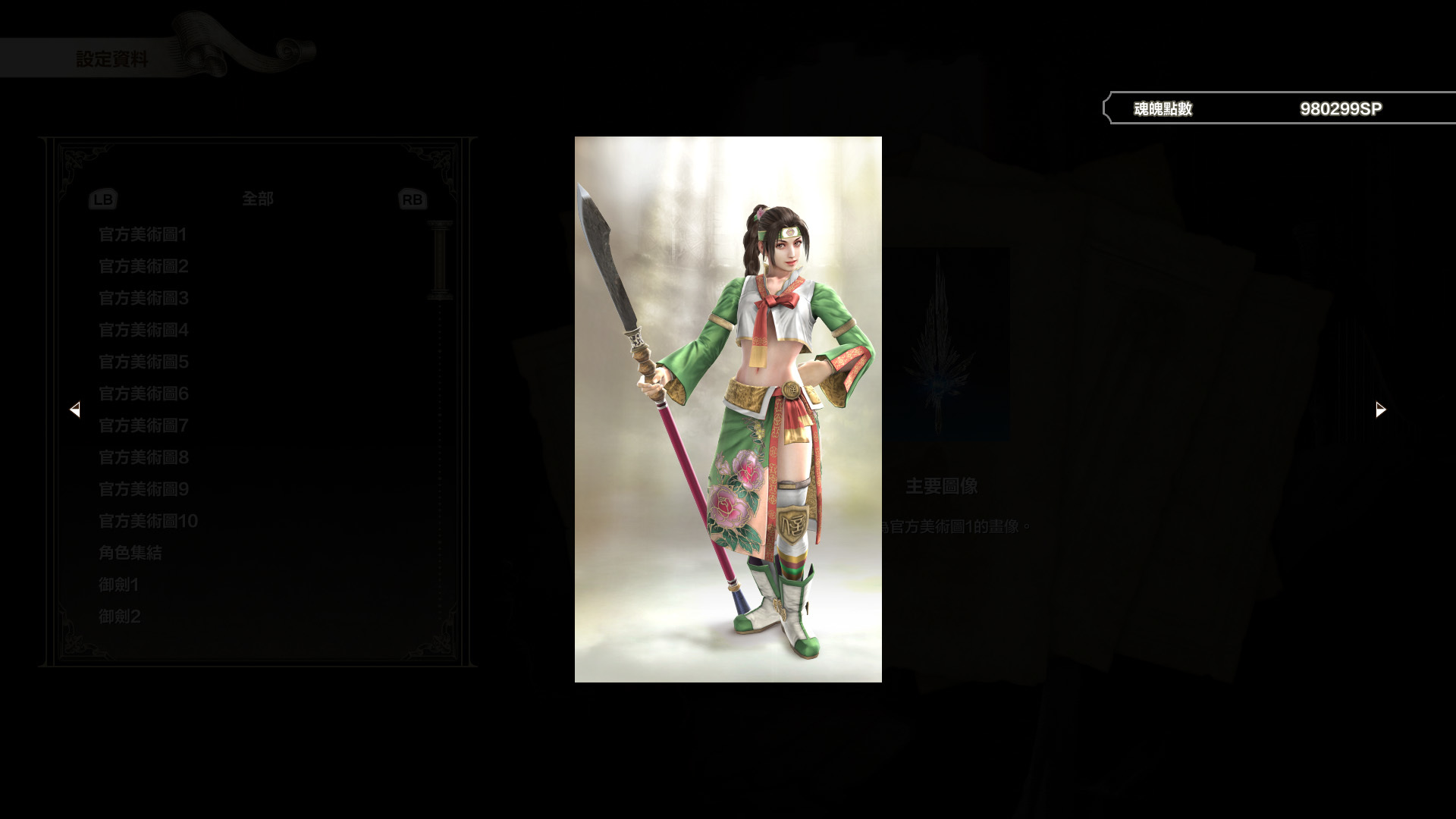Select the 御劍1 entry
This screenshot has height=819, width=1456.
[x=118, y=585]
